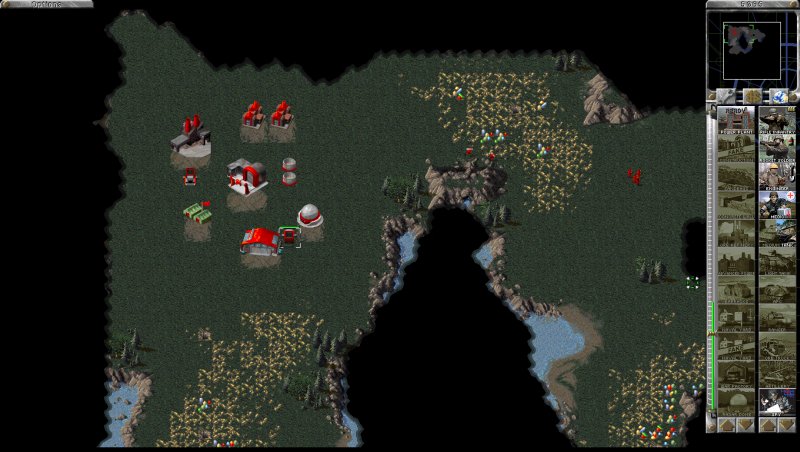This screenshot has height=452, width=800.
Task: Select the Spy unit icon
Action: click(777, 401)
